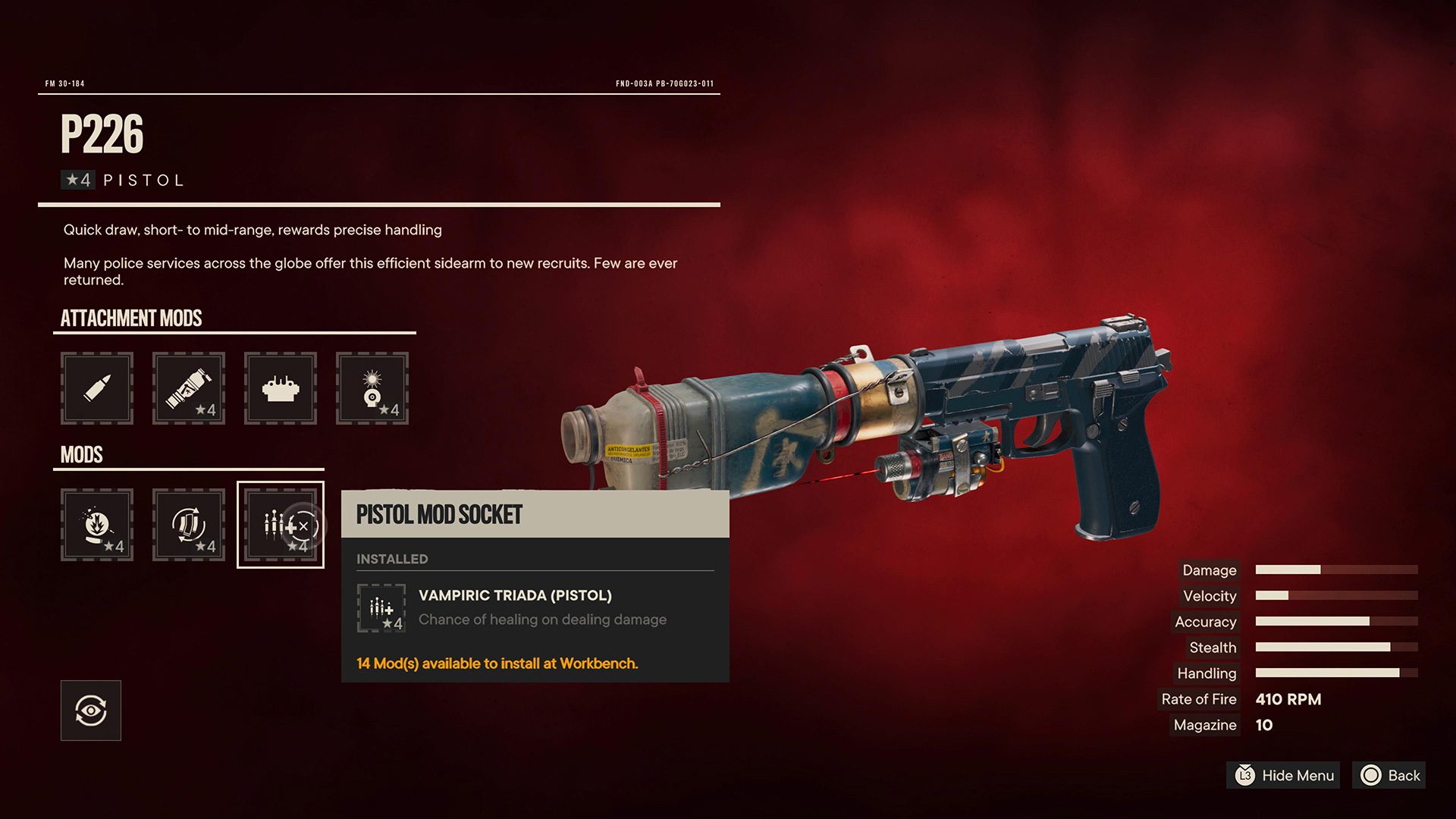The image size is (1456, 819).
Task: Choose the sight attachment slot
Action: coord(281,388)
